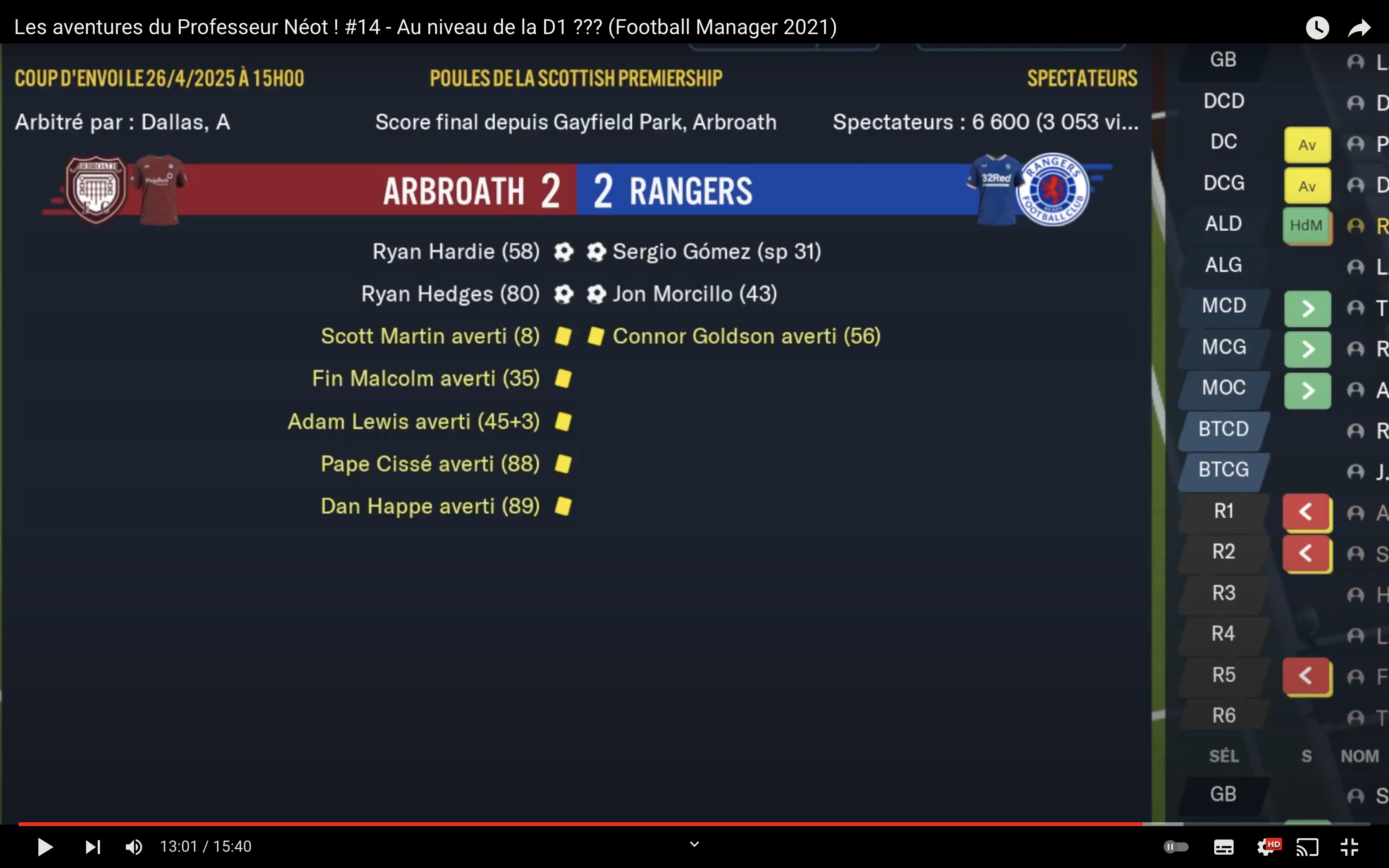Select the ALD position row

coord(1223,224)
